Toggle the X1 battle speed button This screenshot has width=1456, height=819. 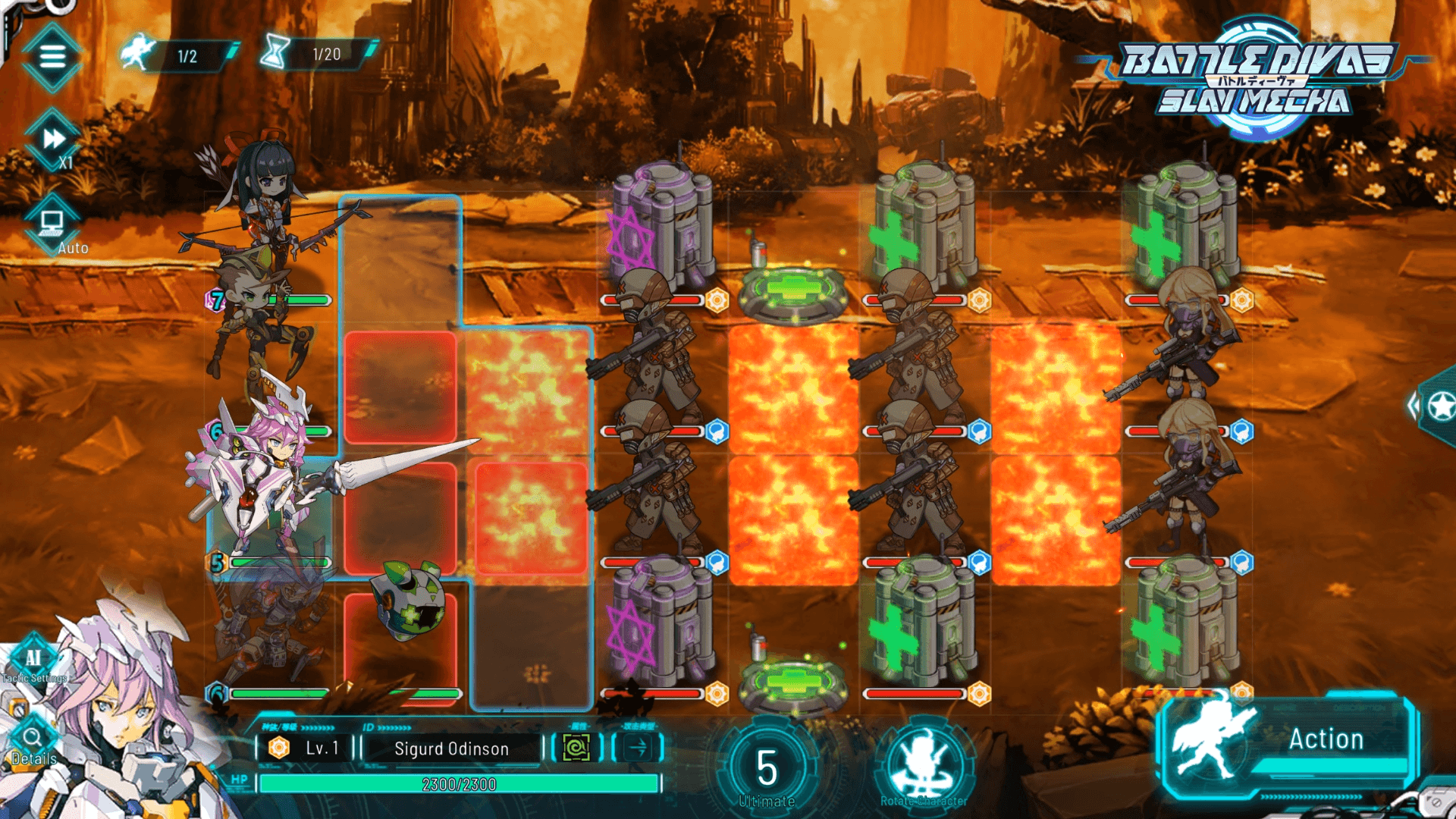(54, 140)
